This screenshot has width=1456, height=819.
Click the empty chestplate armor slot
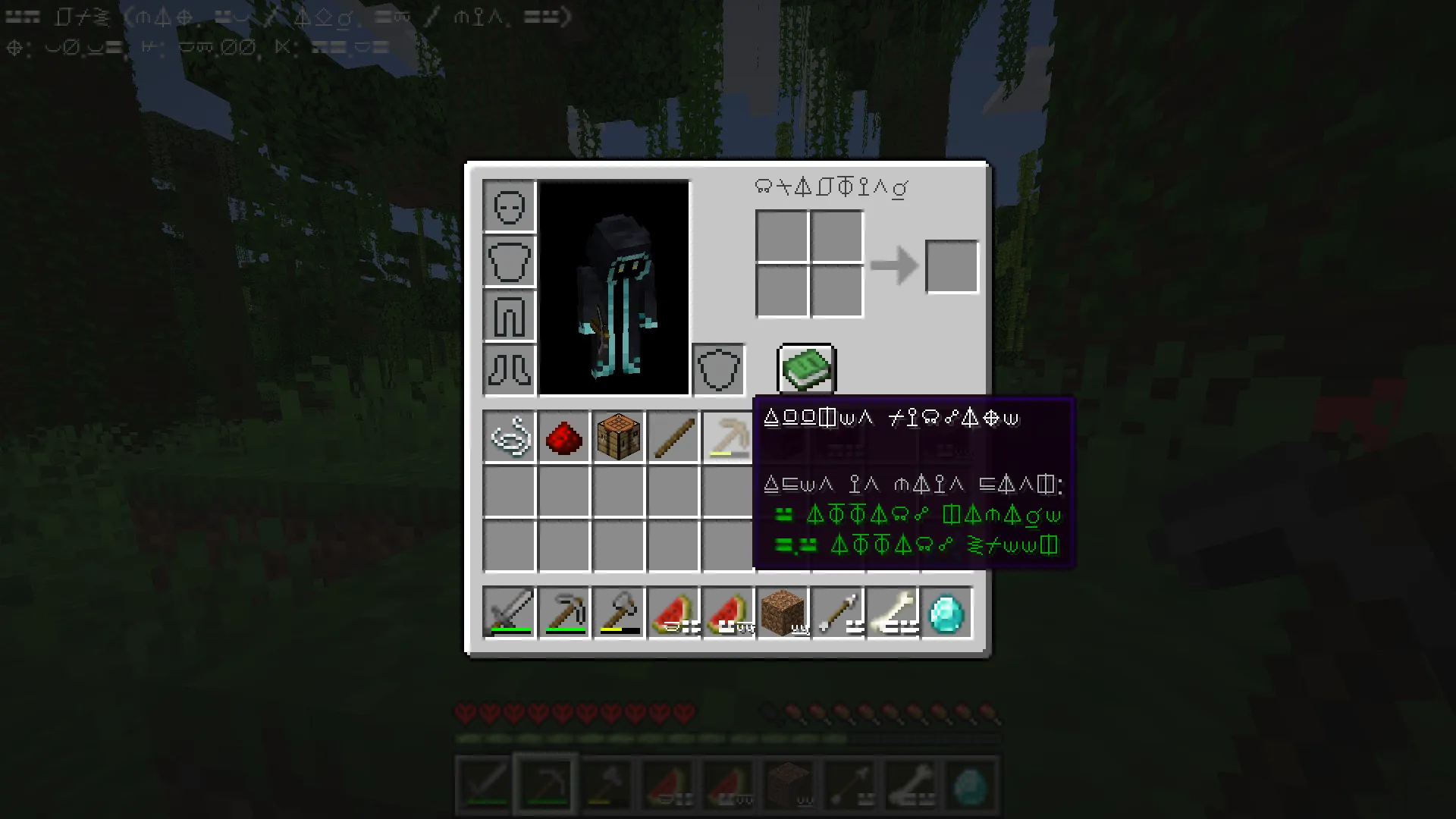point(510,260)
